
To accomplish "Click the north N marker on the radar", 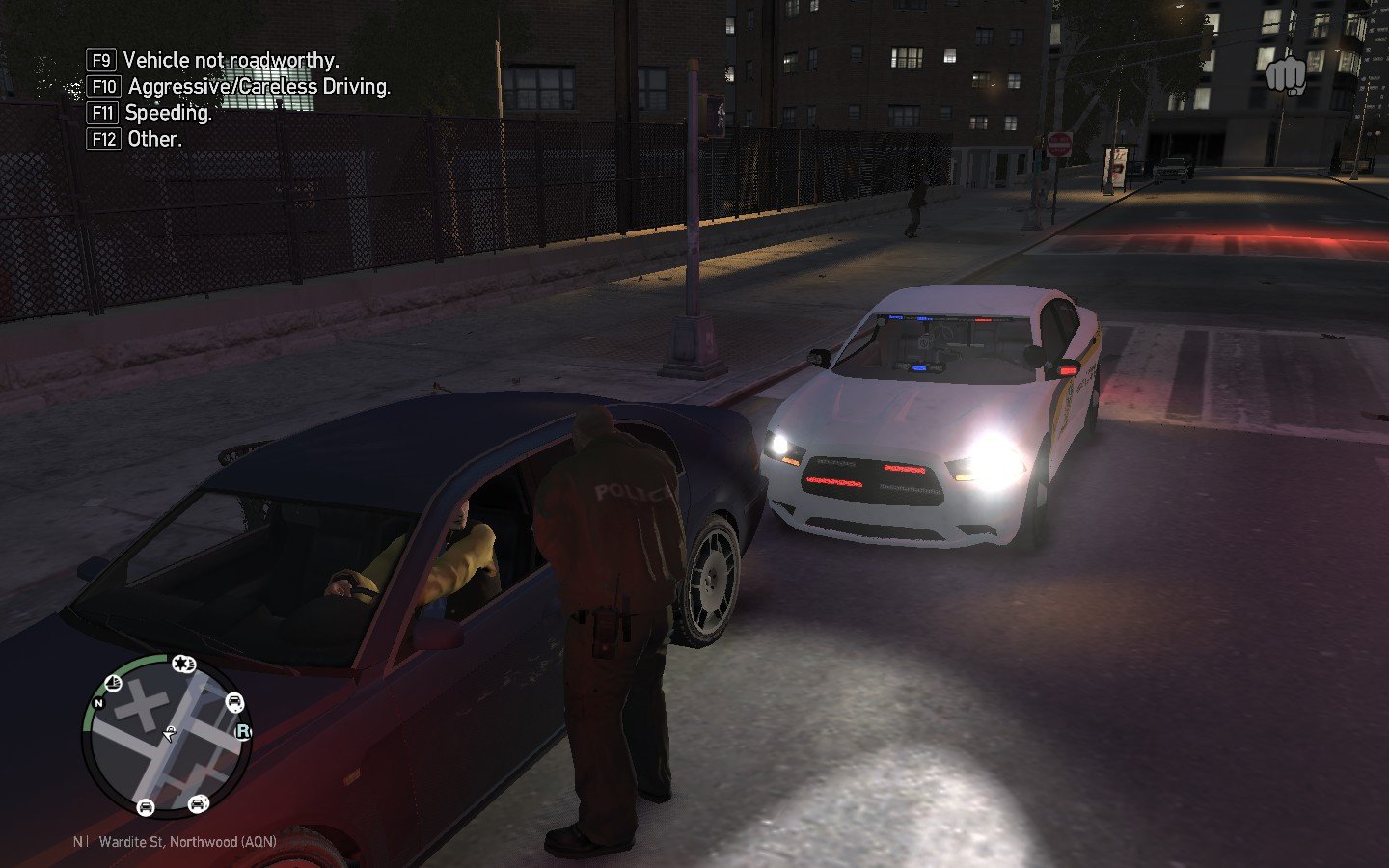I will (98, 704).
